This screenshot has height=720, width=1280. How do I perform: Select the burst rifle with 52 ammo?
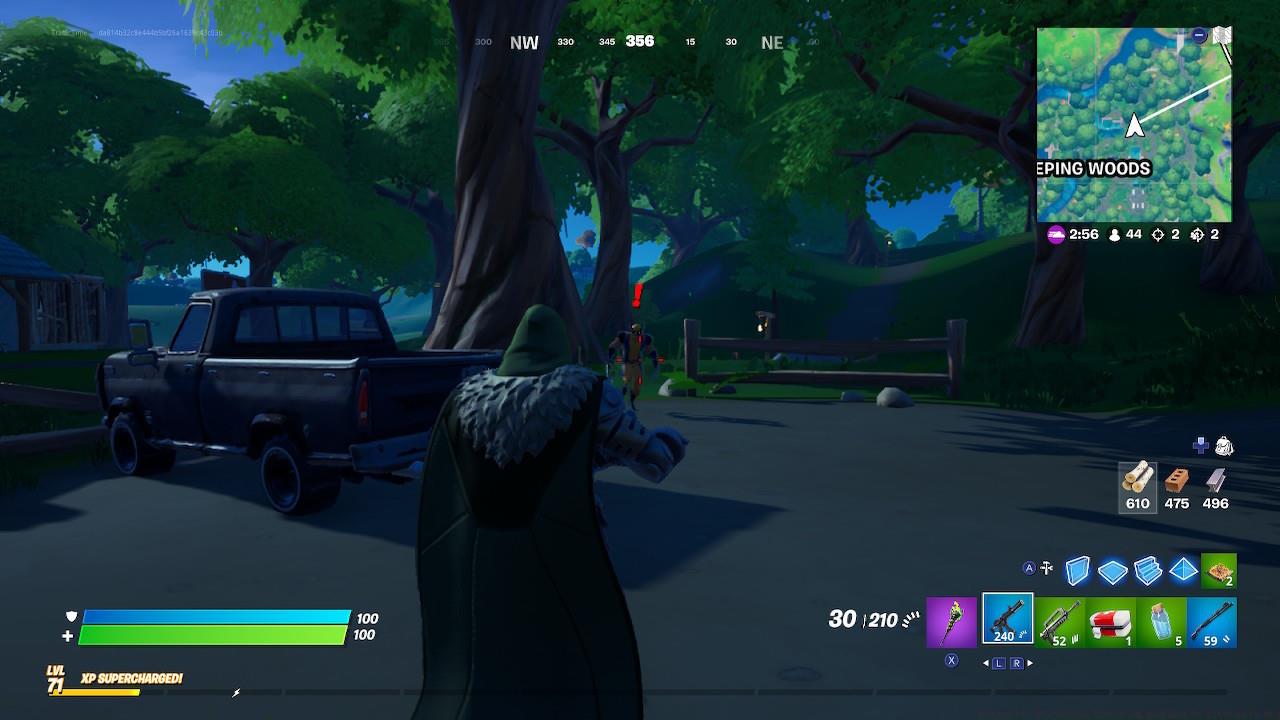click(1060, 620)
